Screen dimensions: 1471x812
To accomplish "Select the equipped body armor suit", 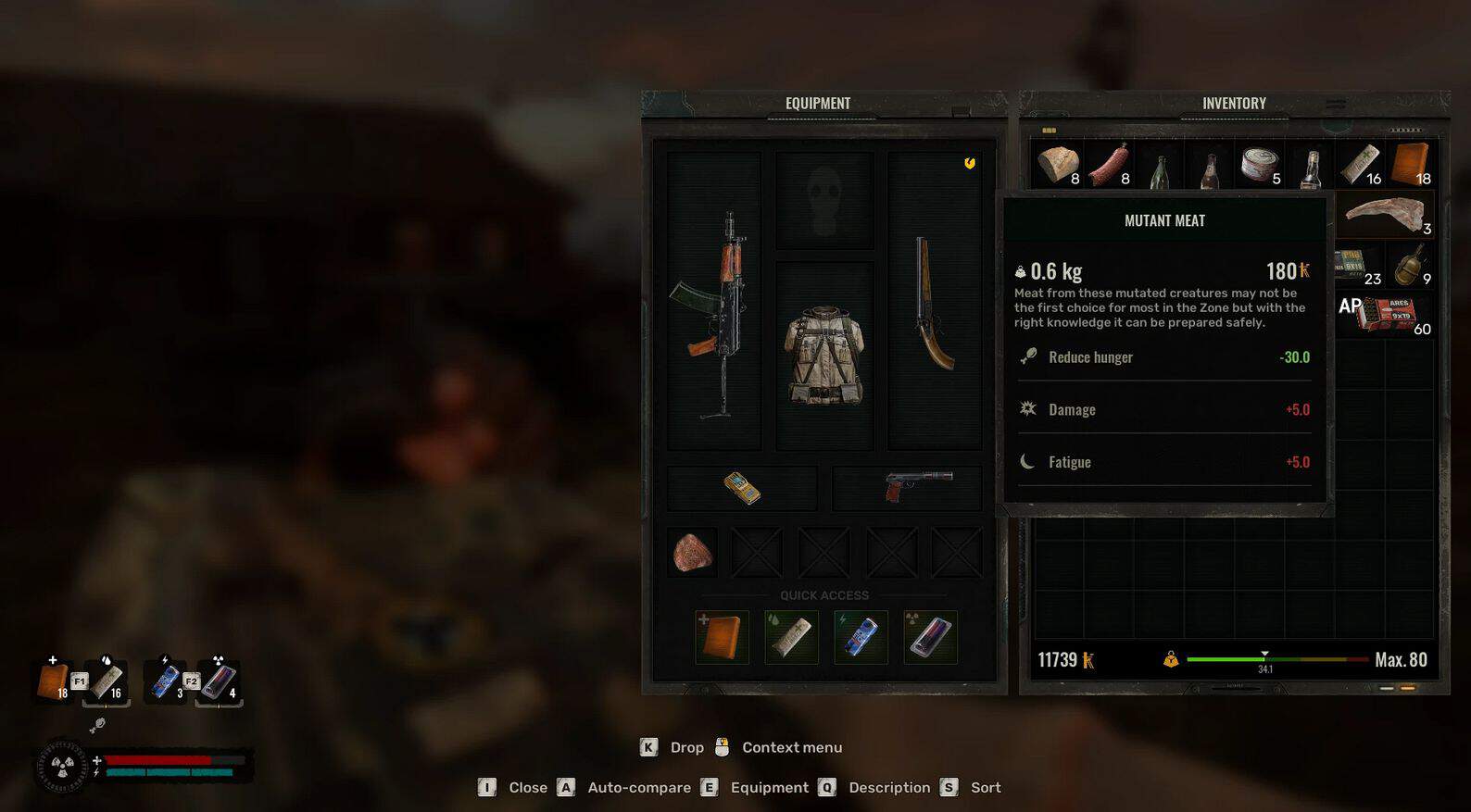I will pos(824,356).
